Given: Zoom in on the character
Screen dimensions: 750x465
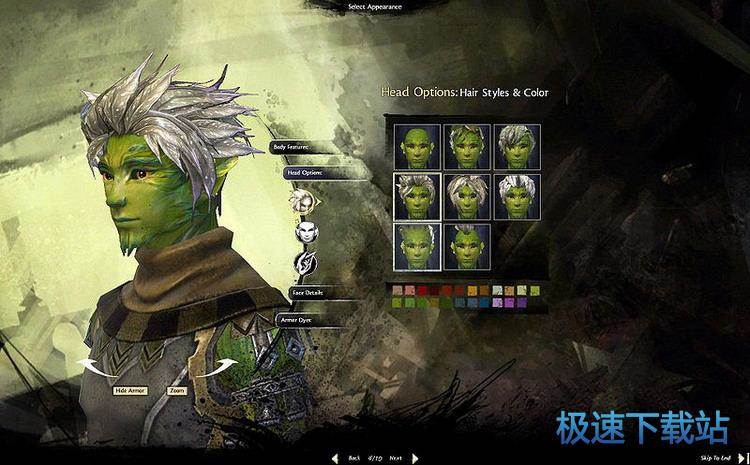Looking at the screenshot, I should coord(177,390).
